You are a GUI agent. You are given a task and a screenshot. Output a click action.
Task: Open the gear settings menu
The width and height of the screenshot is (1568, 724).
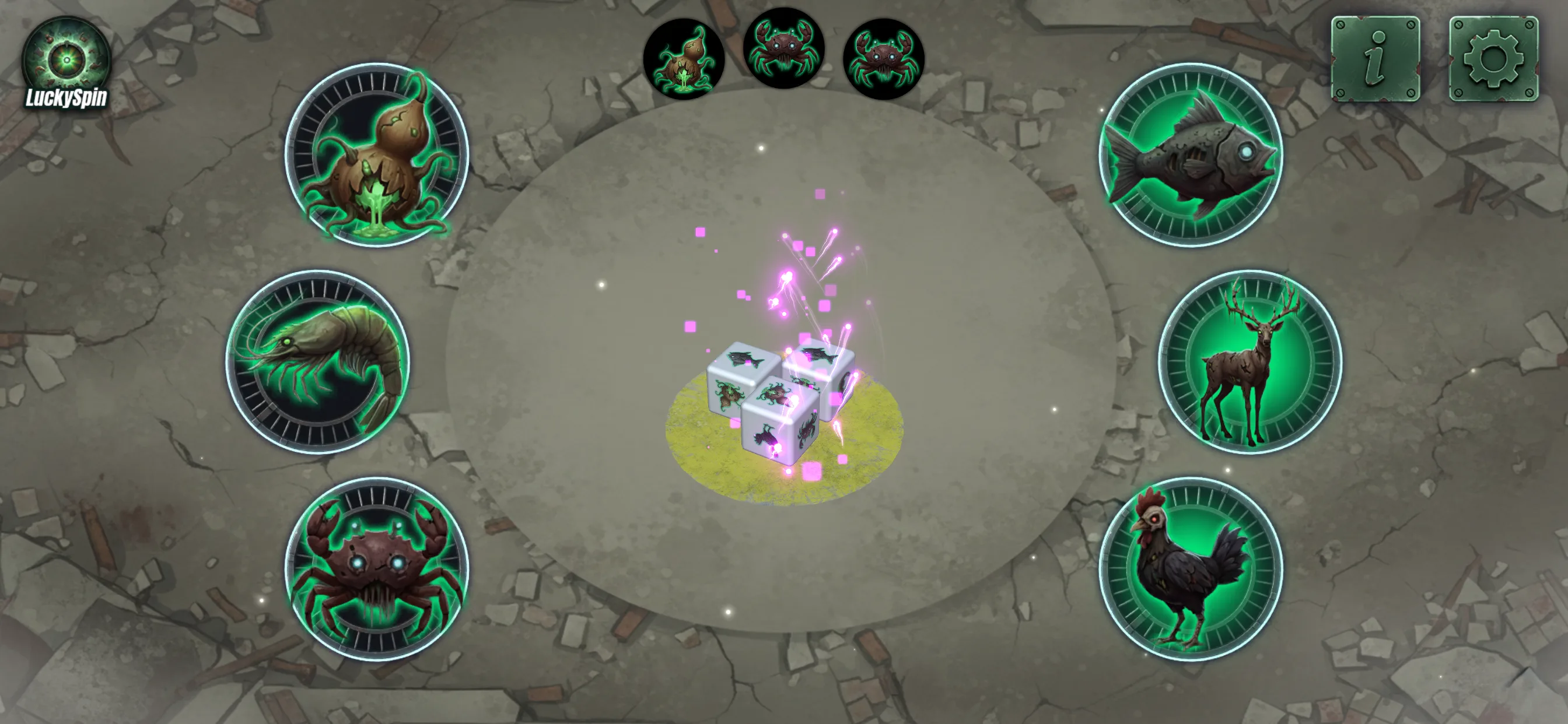(1493, 58)
